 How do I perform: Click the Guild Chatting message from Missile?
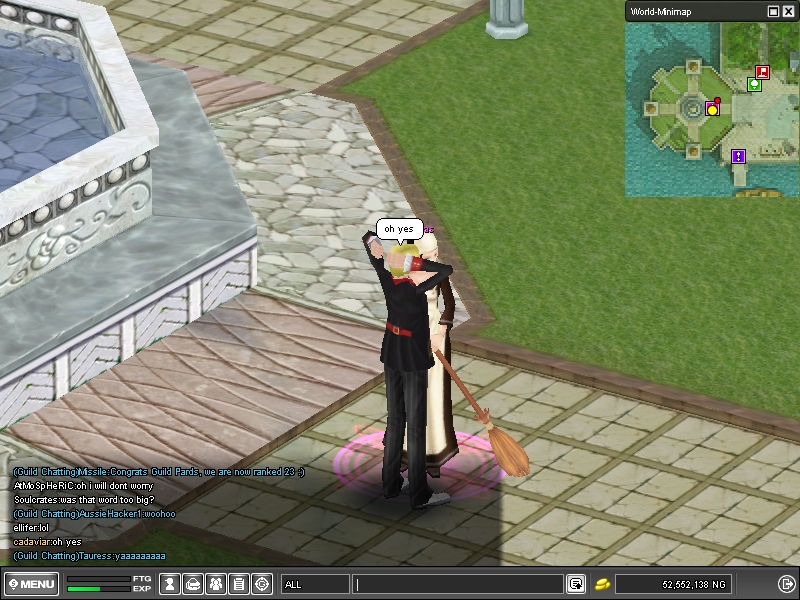(158, 472)
